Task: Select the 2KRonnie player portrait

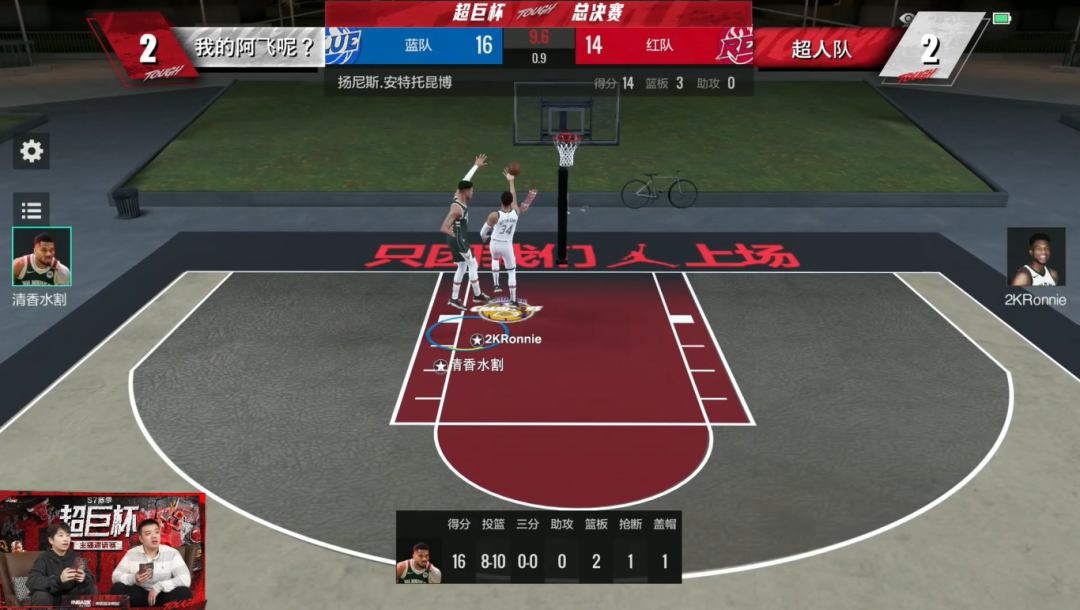Action: point(1035,258)
